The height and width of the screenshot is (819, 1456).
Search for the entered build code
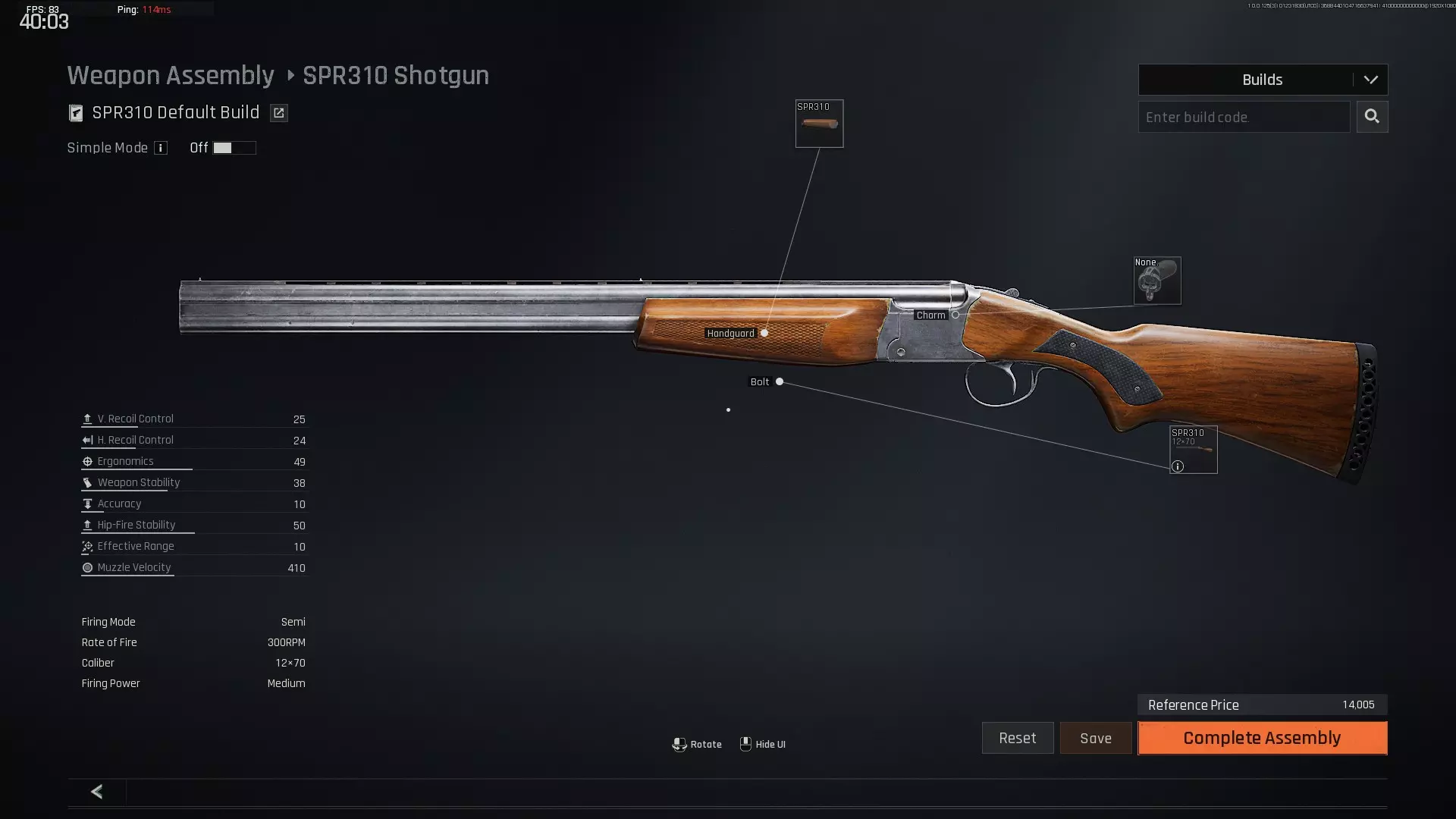1372,117
